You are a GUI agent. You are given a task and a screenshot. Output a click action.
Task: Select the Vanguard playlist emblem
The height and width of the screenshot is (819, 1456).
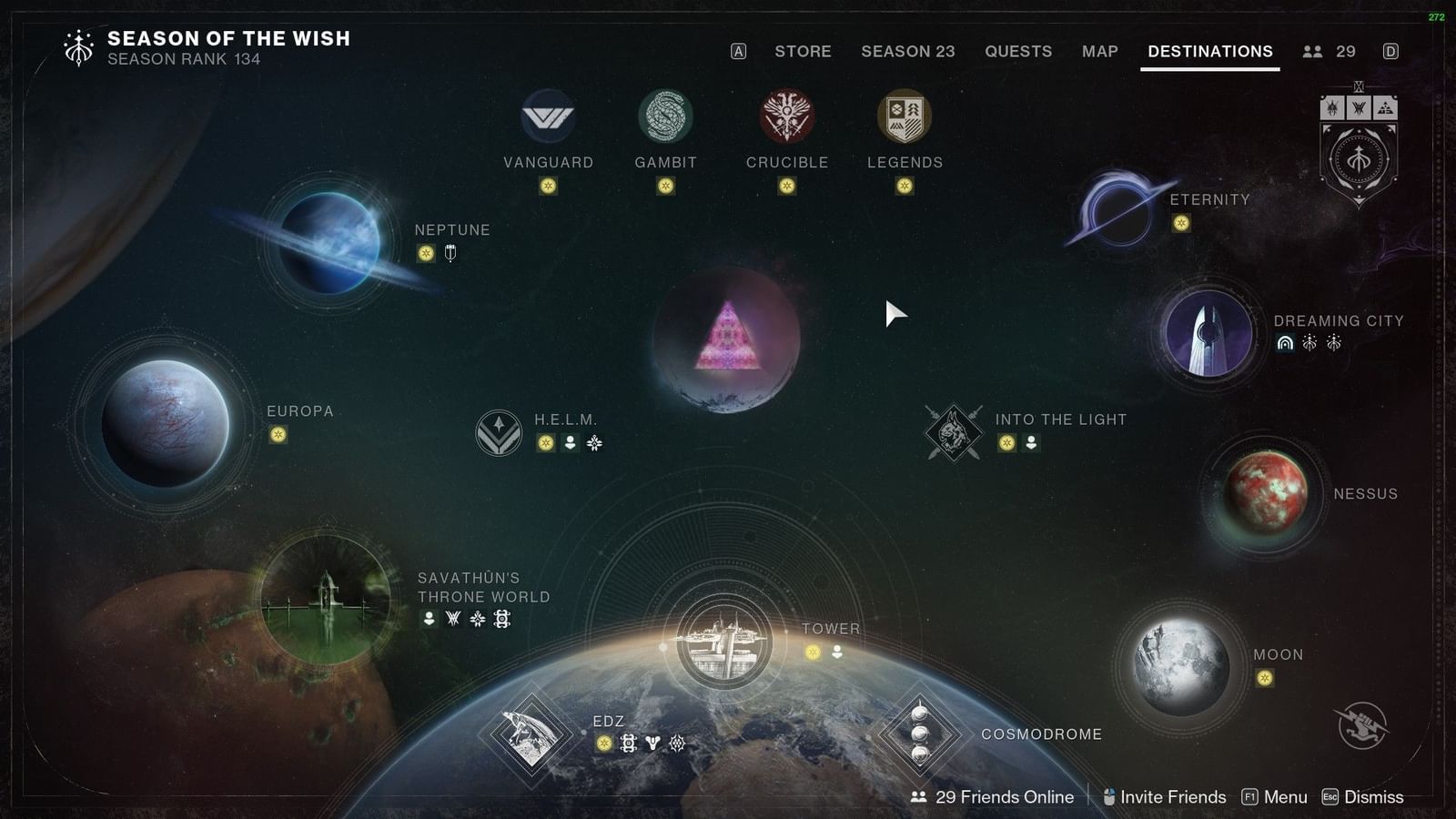tap(549, 116)
